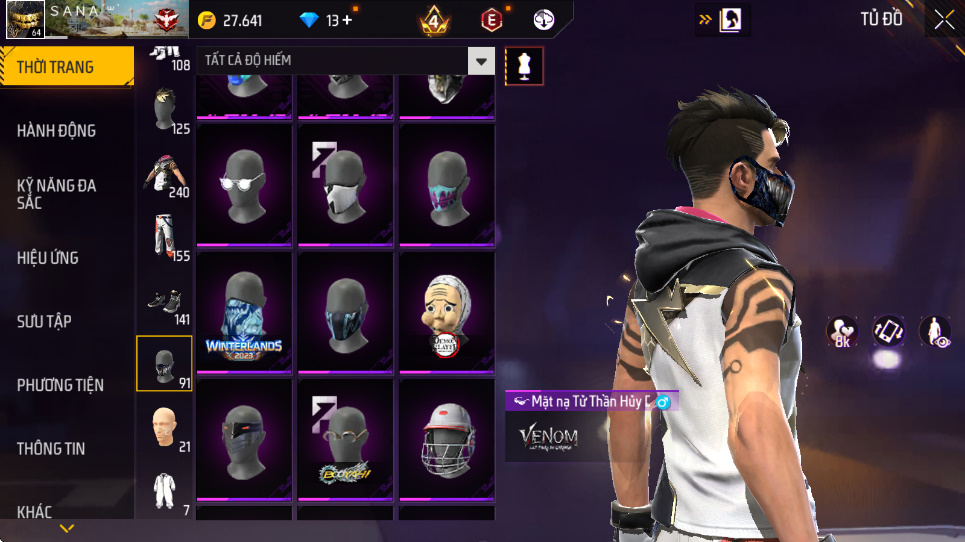Select the white round glasses item
965x542 pixels.
tap(244, 184)
